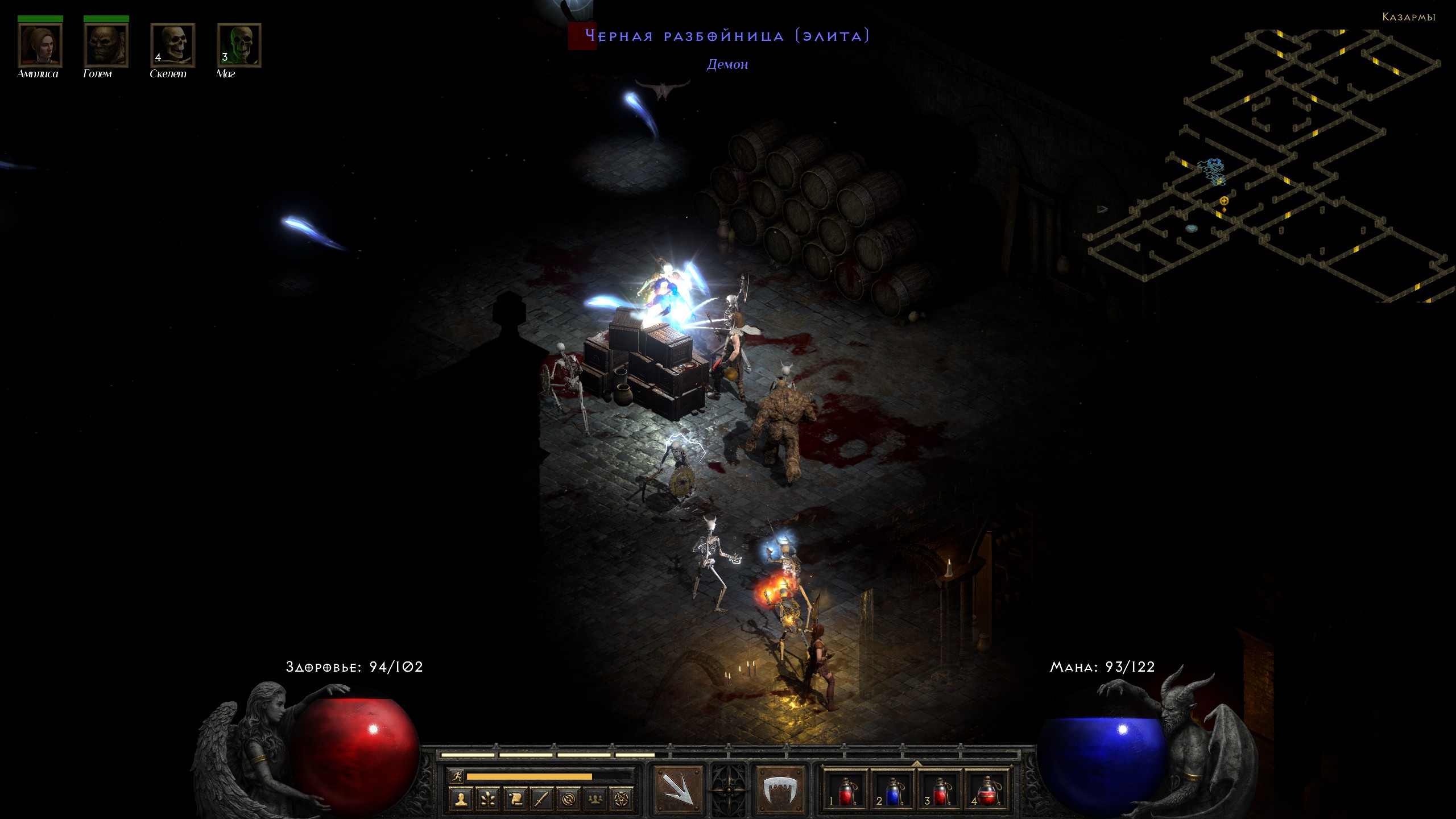Image resolution: width=1456 pixels, height=819 pixels.
Task: Choose the green-skull Маг minion portrait
Action: (x=239, y=45)
